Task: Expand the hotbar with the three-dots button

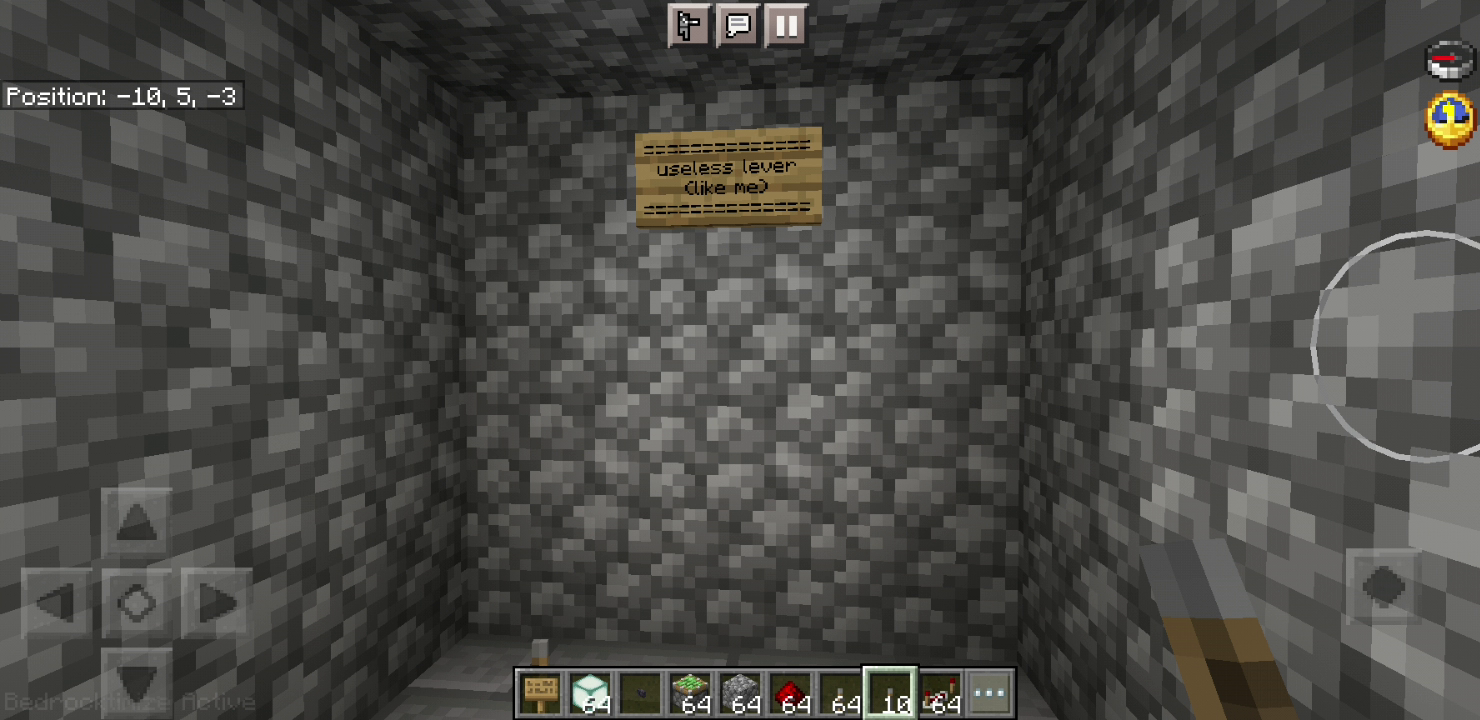Action: click(x=990, y=690)
